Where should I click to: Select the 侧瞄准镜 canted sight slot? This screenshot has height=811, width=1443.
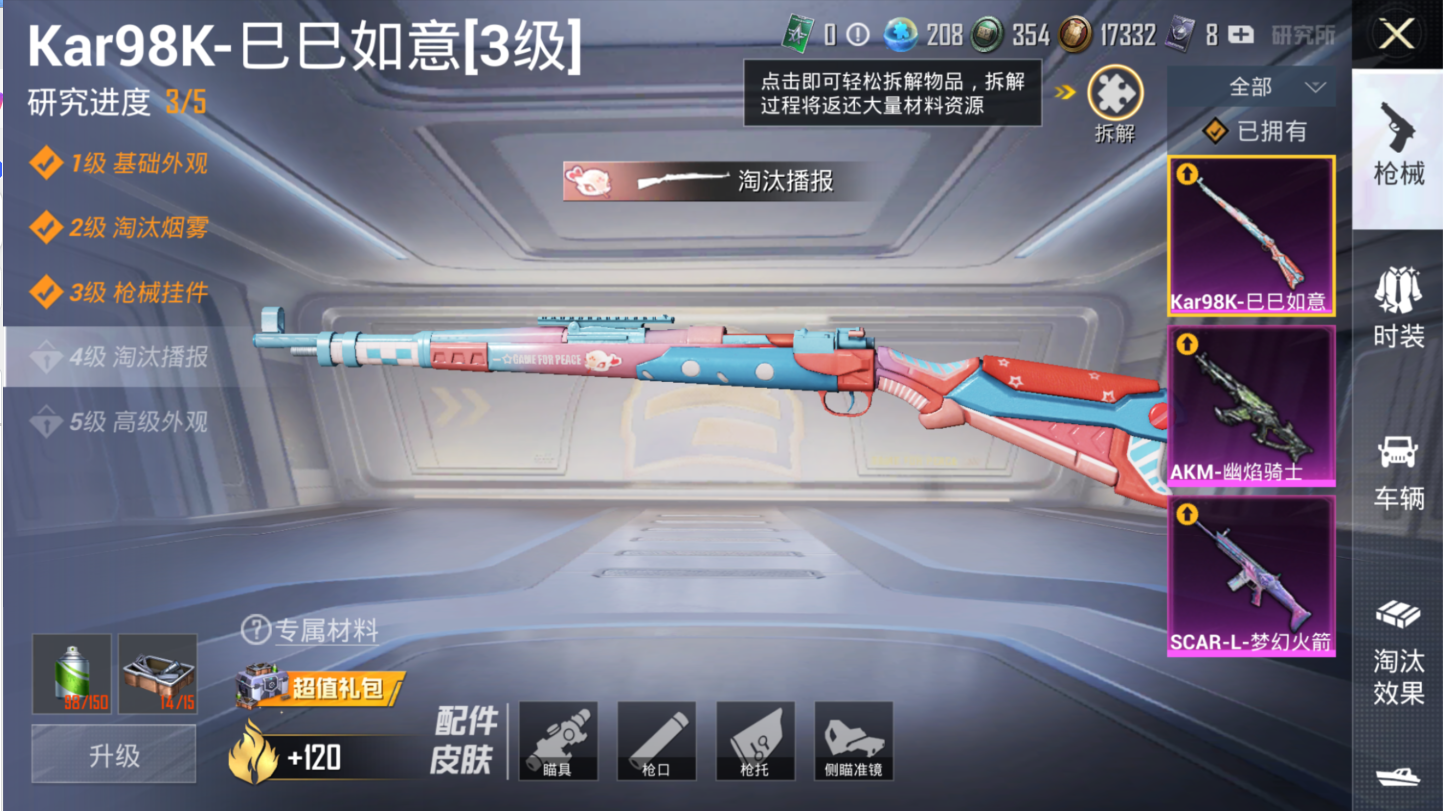pyautogui.click(x=853, y=741)
